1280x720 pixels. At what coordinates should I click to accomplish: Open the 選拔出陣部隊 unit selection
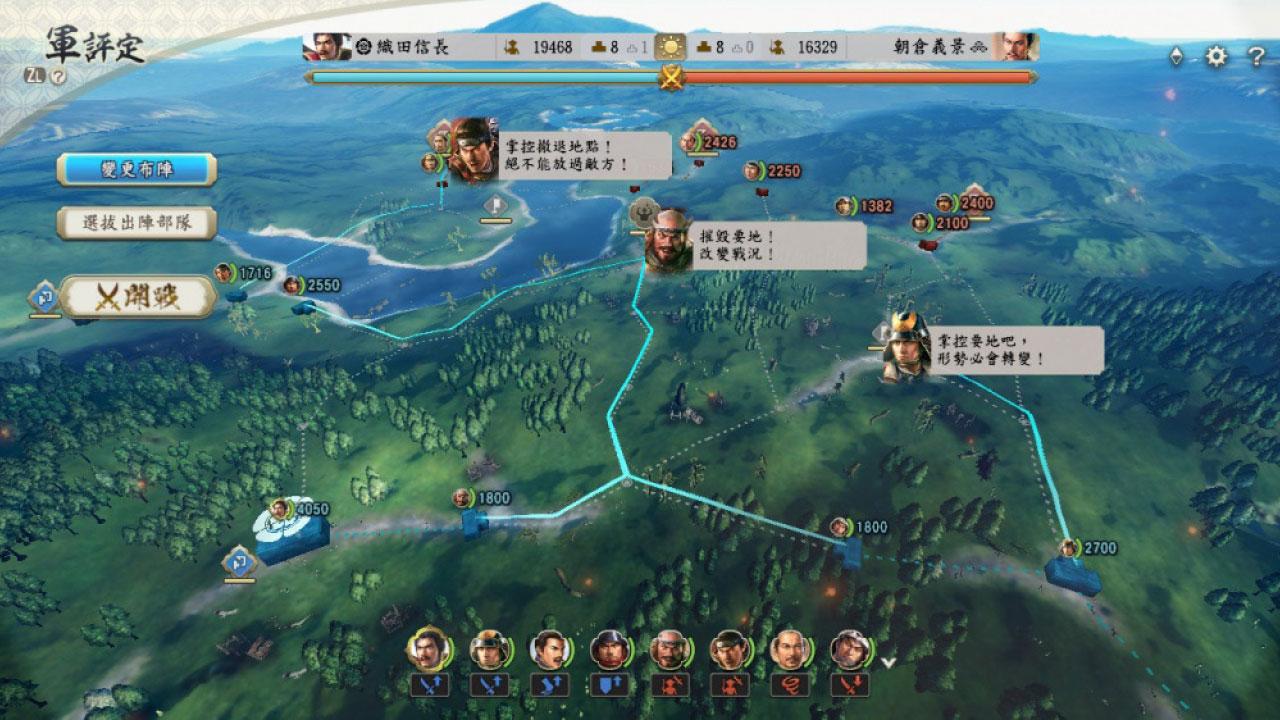pos(137,223)
